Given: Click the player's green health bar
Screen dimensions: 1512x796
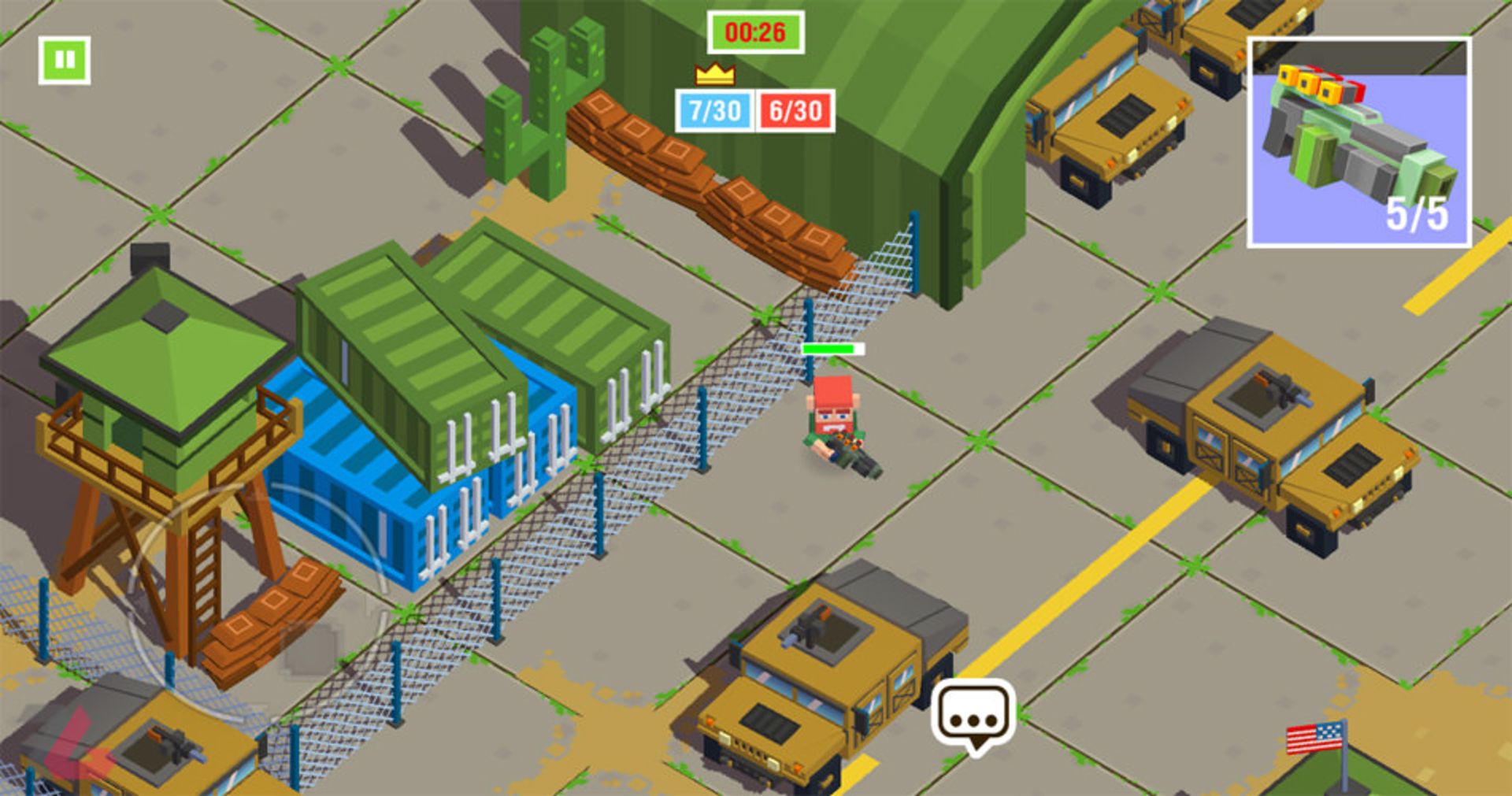Looking at the screenshot, I should click(x=833, y=348).
